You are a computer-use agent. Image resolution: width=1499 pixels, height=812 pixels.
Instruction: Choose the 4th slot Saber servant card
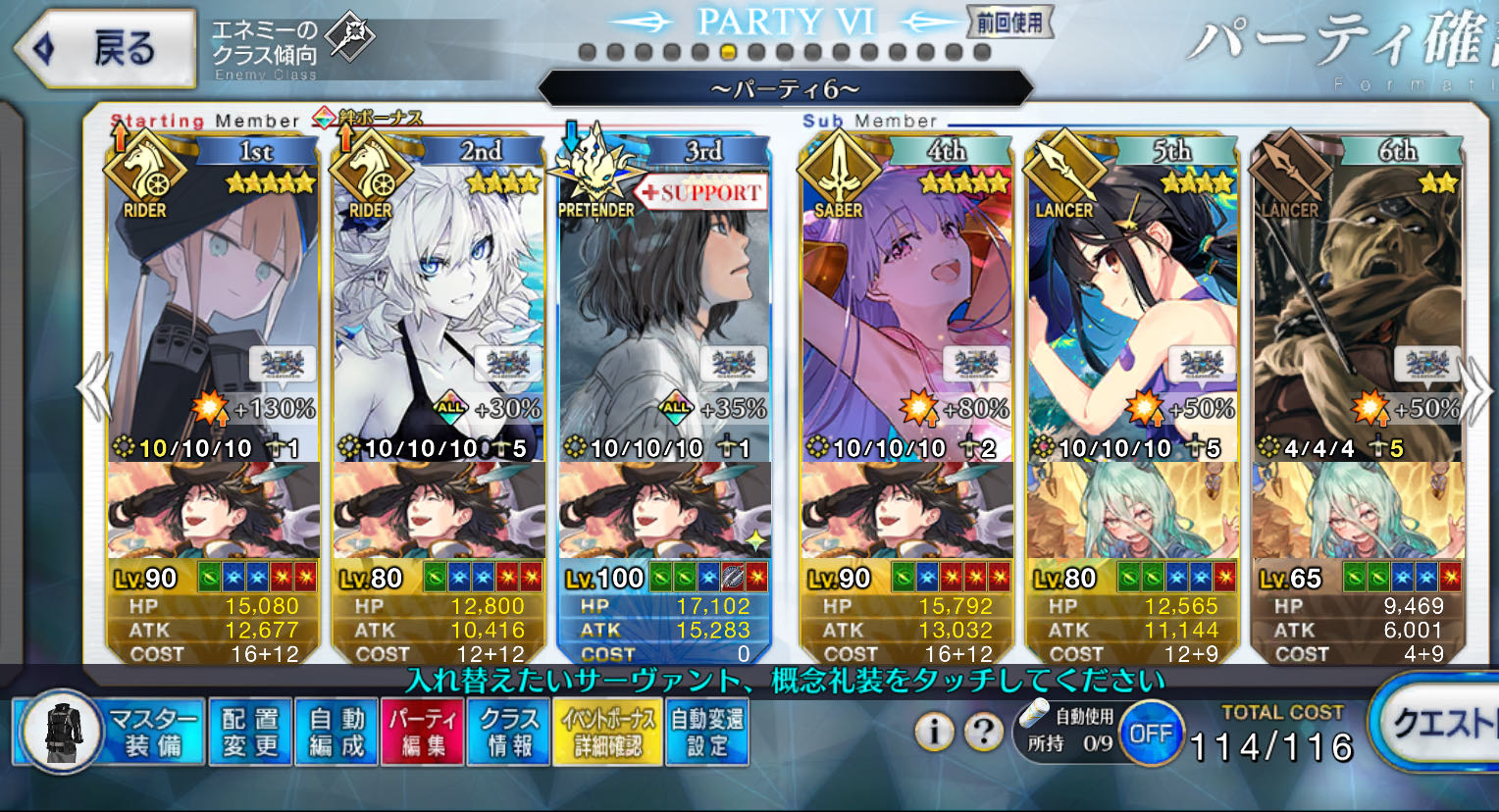906,314
